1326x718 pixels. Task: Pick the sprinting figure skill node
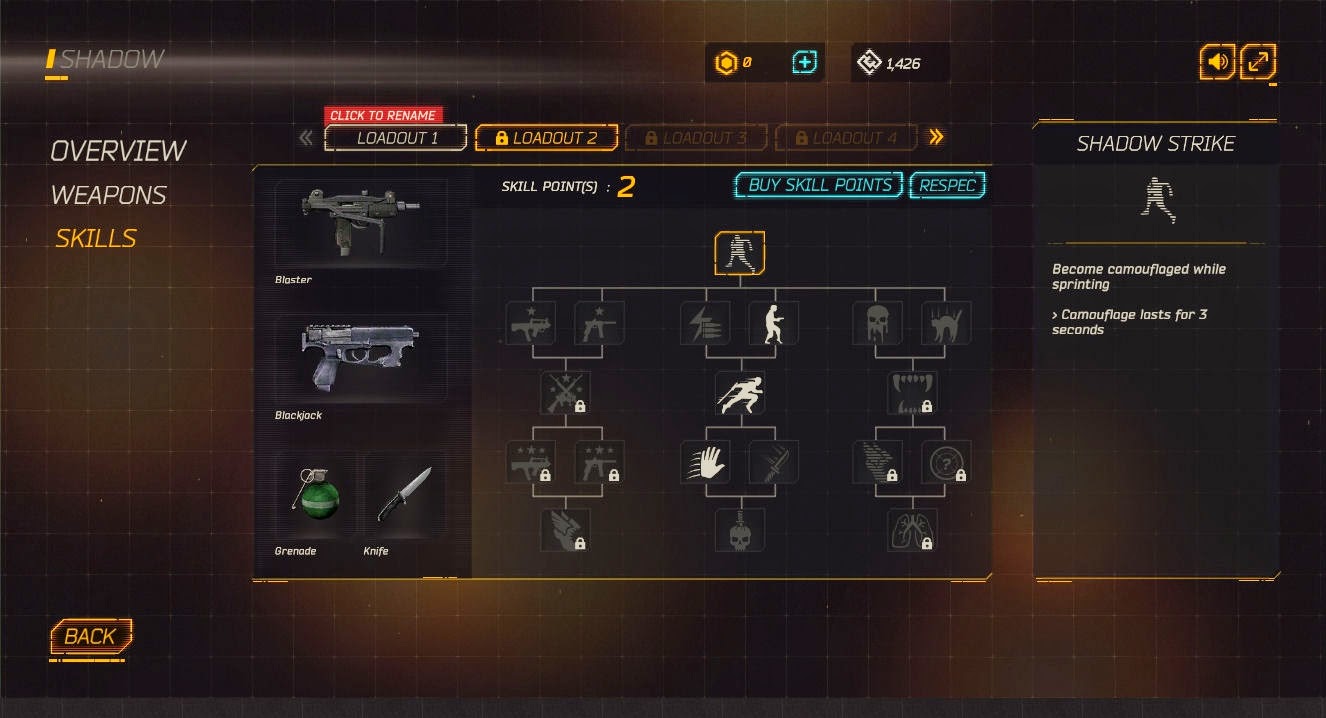point(740,393)
